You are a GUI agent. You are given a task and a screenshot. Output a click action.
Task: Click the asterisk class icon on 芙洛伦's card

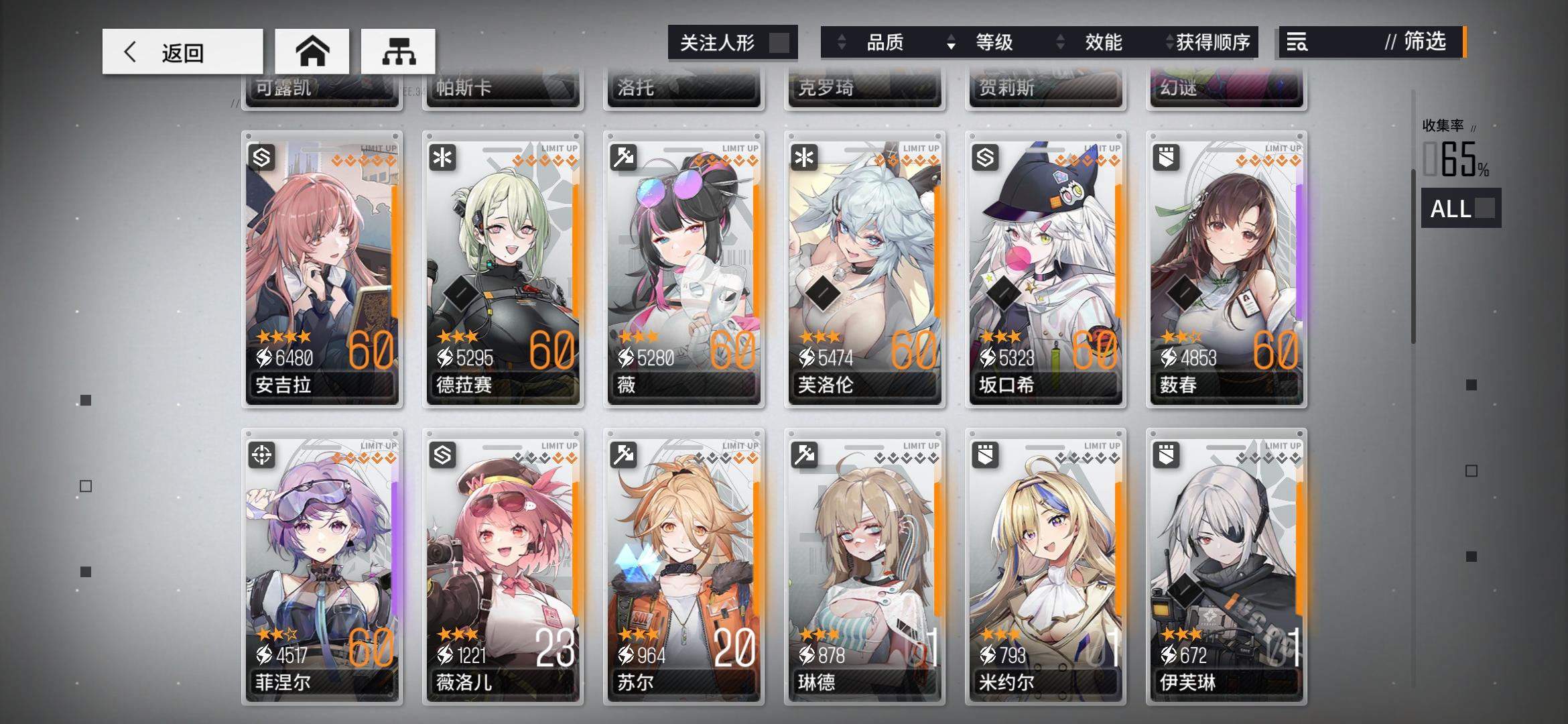805,158
